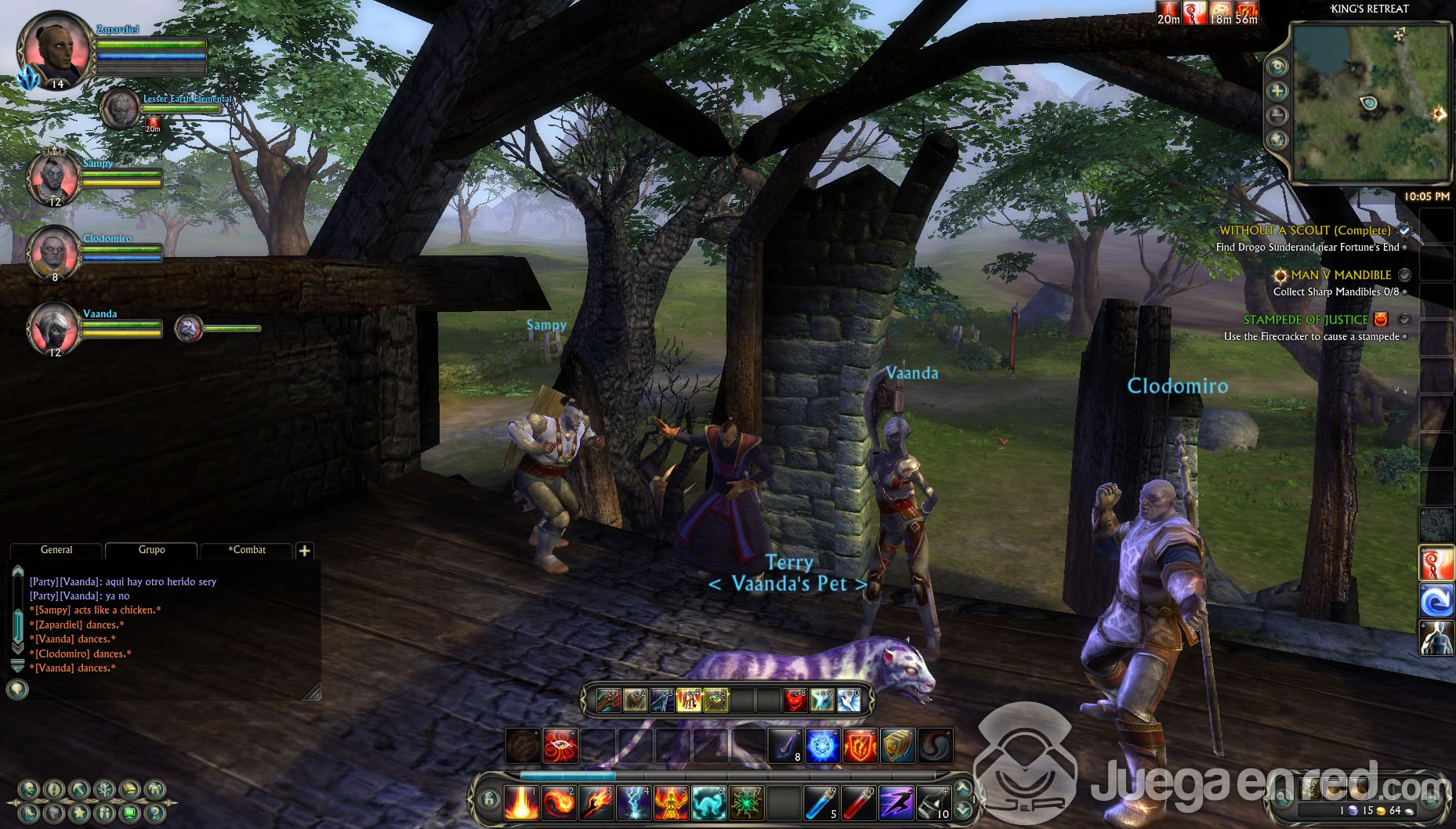Viewport: 1456px width, 829px height.
Task: Open the Stampede of Justice quest entry
Action: pos(1305,320)
